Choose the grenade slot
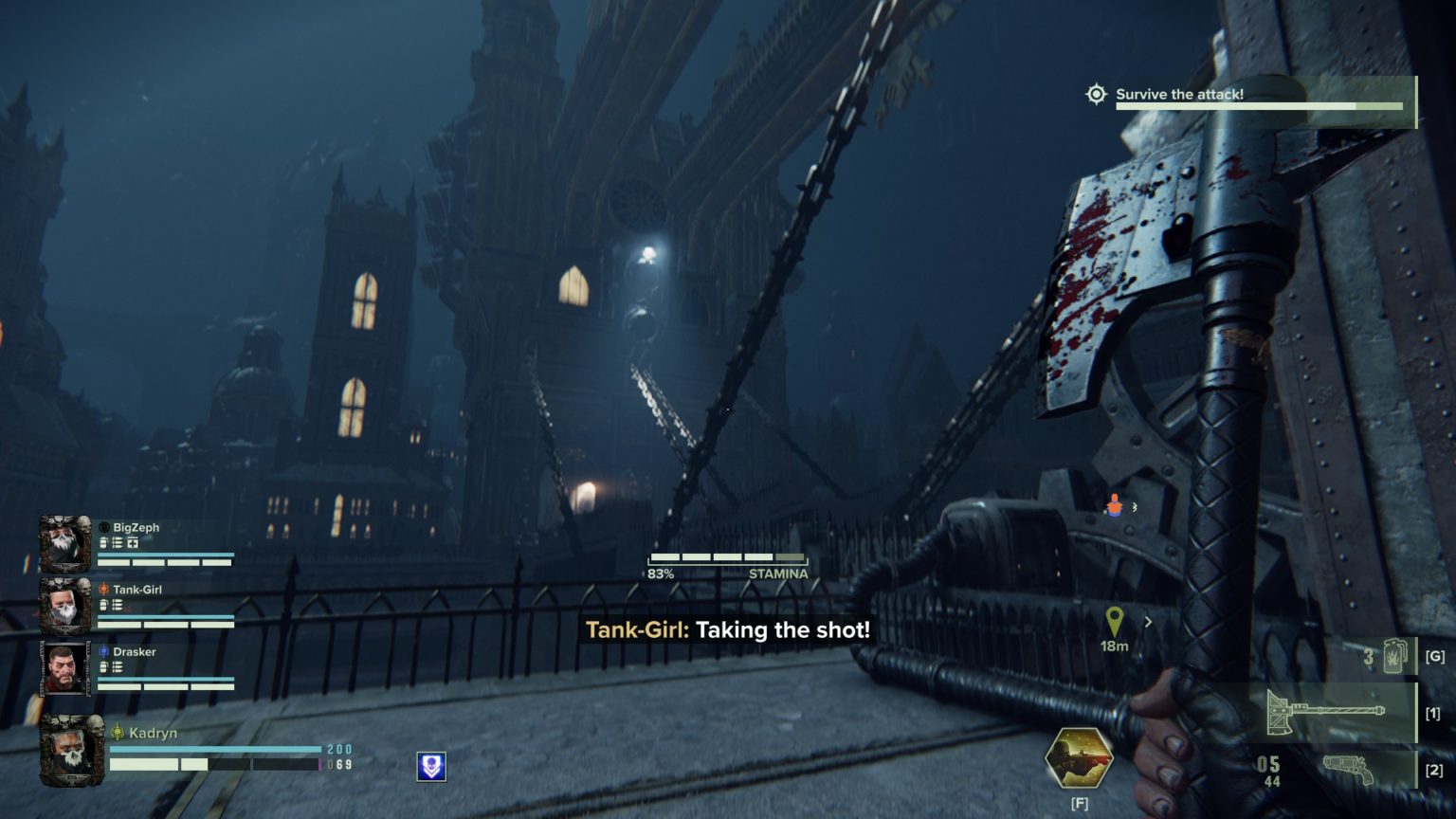 pyautogui.click(x=1392, y=656)
